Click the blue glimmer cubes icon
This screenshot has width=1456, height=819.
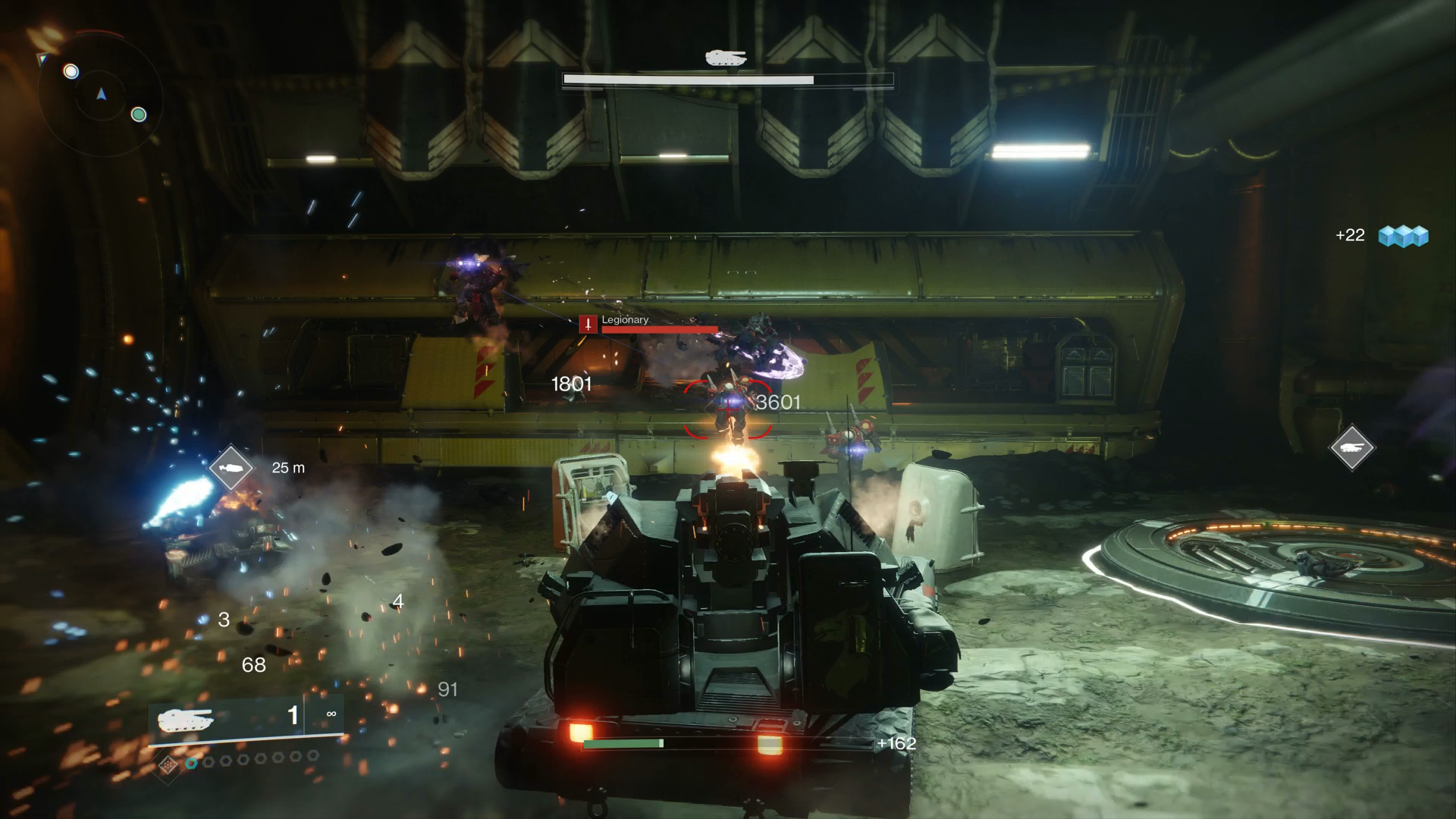coord(1403,236)
